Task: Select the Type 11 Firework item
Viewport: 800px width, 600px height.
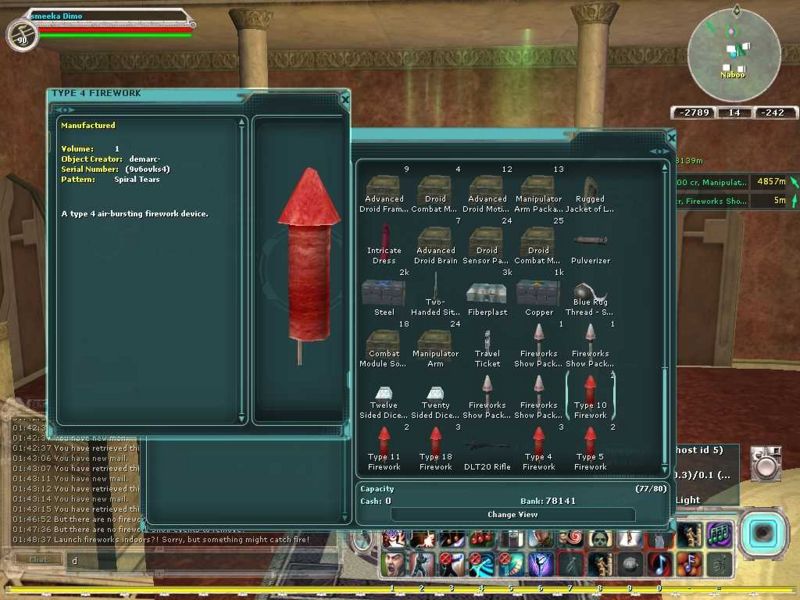Action: (x=384, y=446)
